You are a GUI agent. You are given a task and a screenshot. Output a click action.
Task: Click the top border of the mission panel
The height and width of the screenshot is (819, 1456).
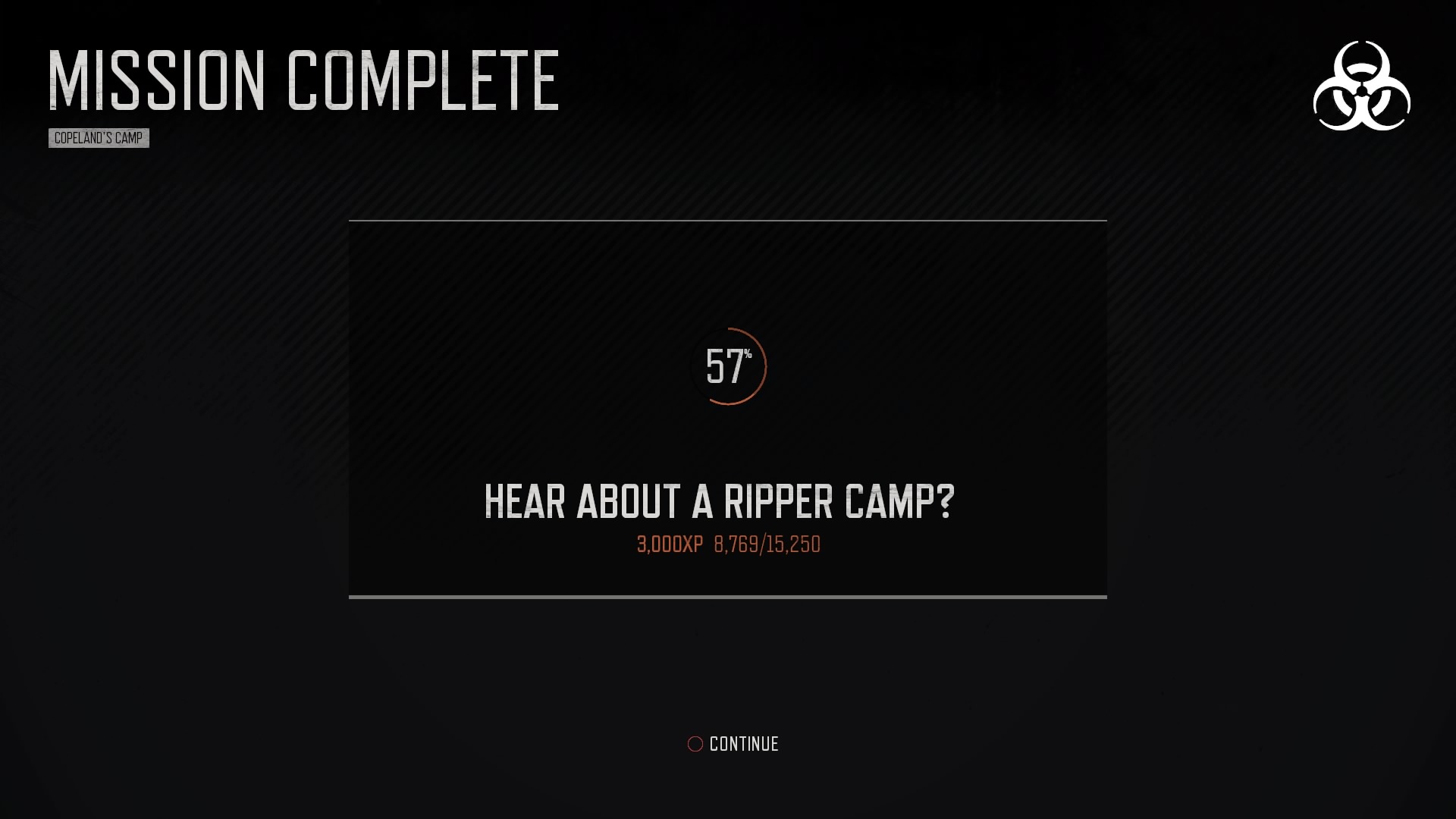[726, 221]
